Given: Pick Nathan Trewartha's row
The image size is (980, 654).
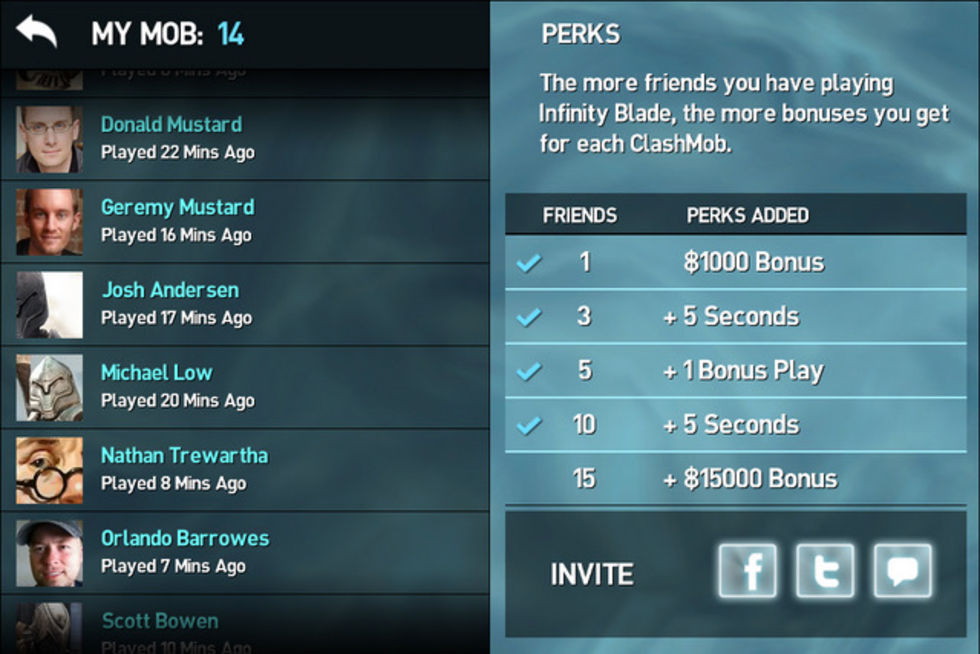Looking at the screenshot, I should (184, 456).
